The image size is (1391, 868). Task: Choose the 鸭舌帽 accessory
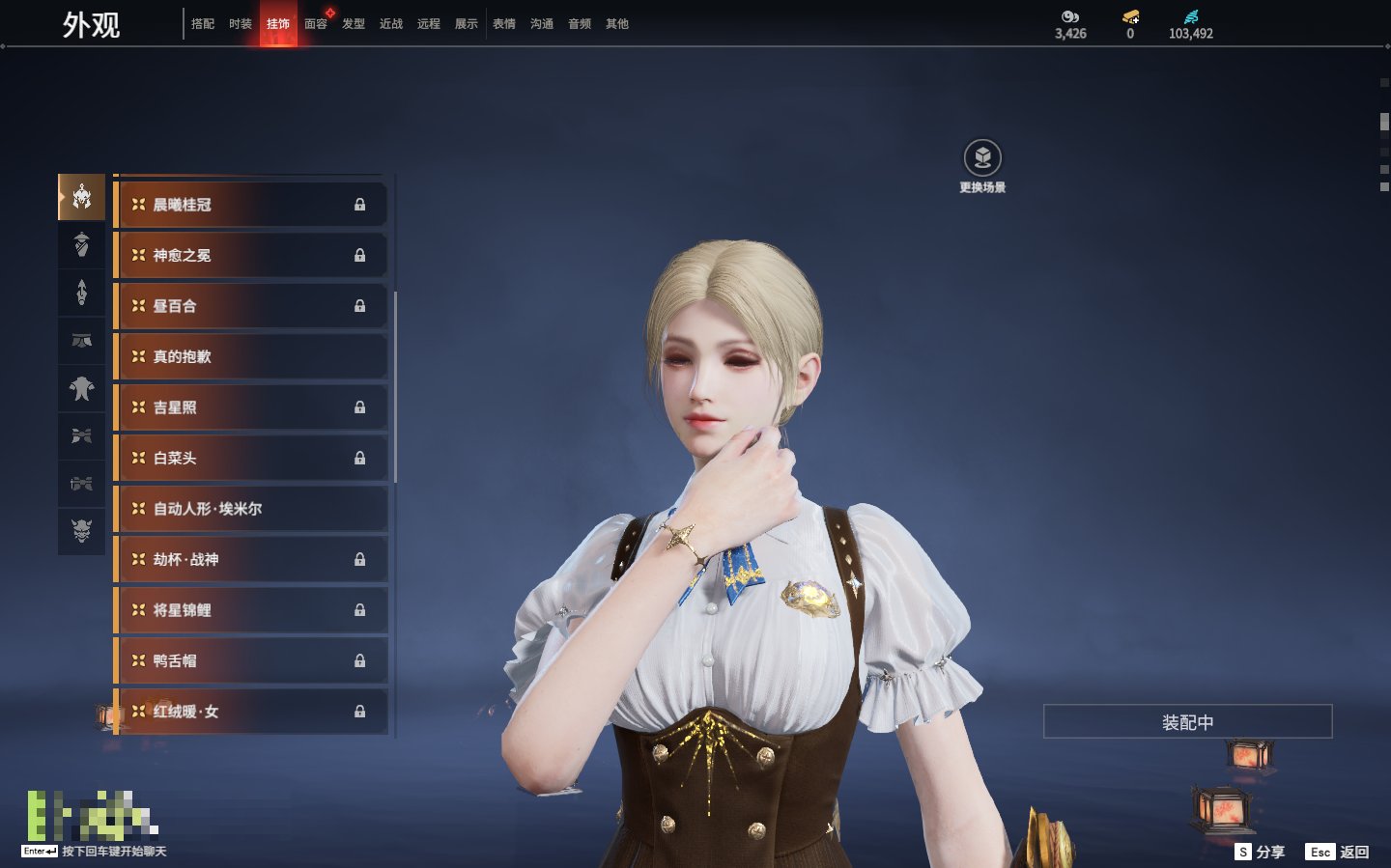251,661
